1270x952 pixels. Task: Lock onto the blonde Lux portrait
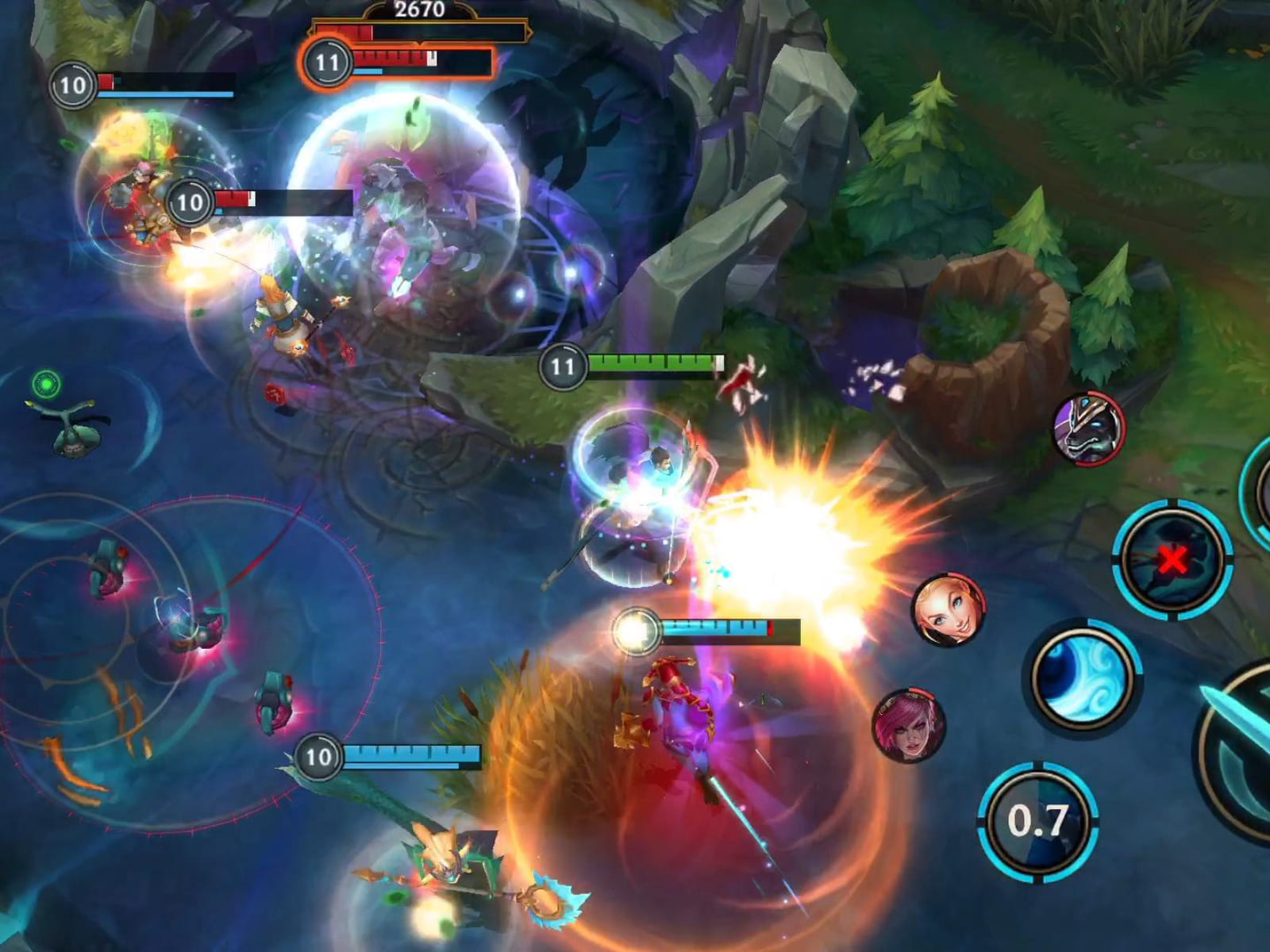coord(949,609)
